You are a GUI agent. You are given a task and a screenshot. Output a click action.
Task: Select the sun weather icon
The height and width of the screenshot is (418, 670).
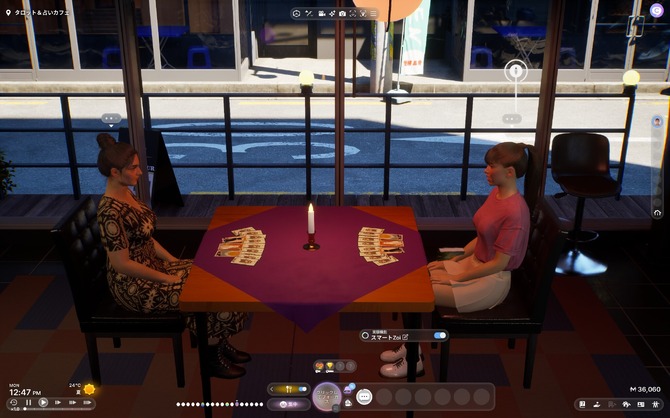[x=89, y=389]
